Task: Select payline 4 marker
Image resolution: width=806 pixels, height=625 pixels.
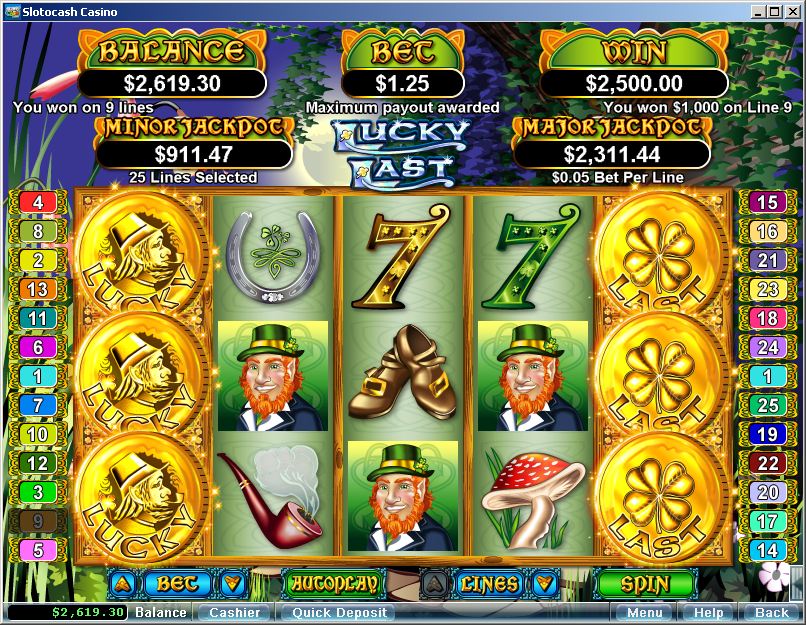Action: click(x=38, y=202)
